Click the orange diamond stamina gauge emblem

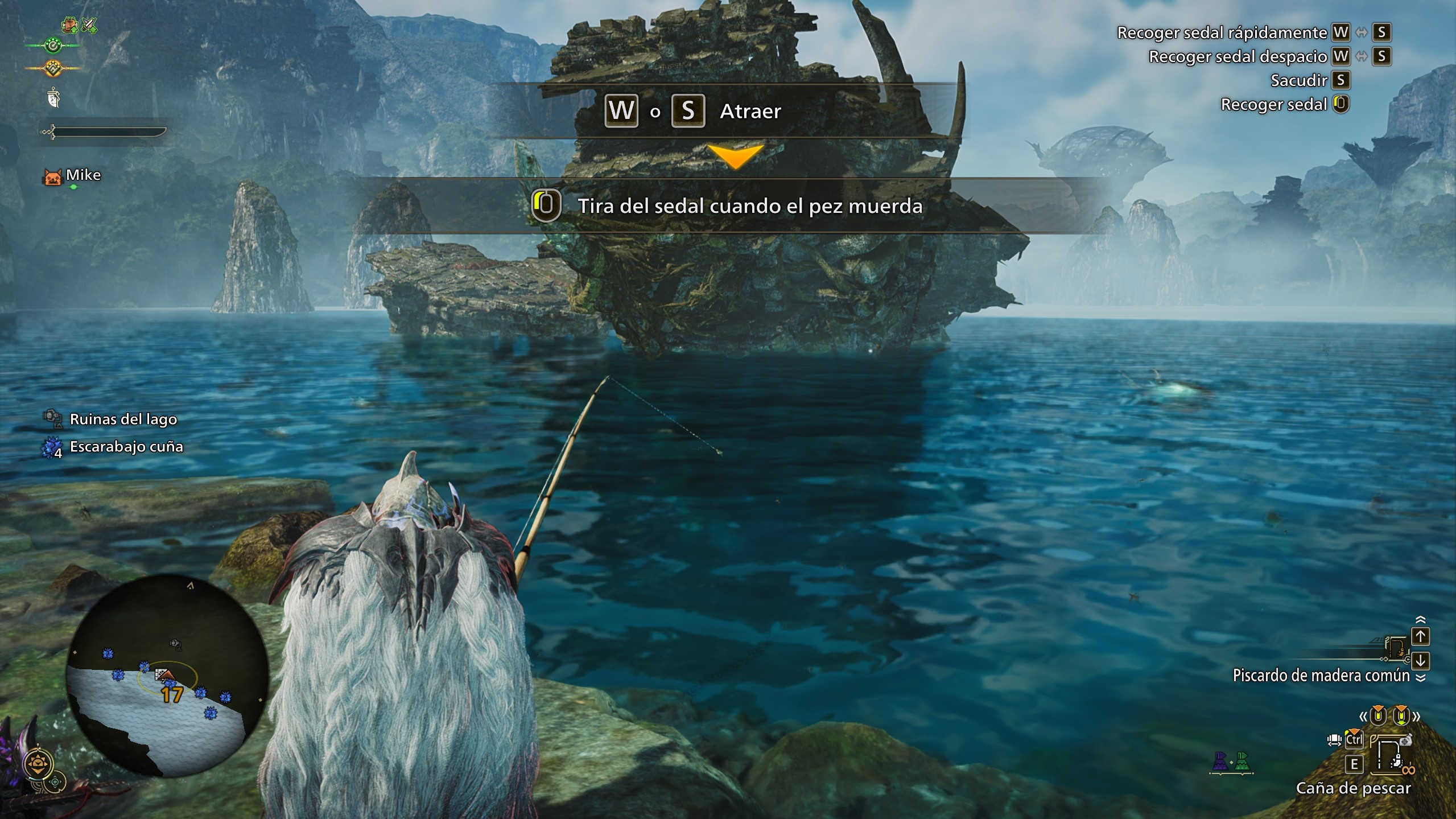click(x=53, y=68)
